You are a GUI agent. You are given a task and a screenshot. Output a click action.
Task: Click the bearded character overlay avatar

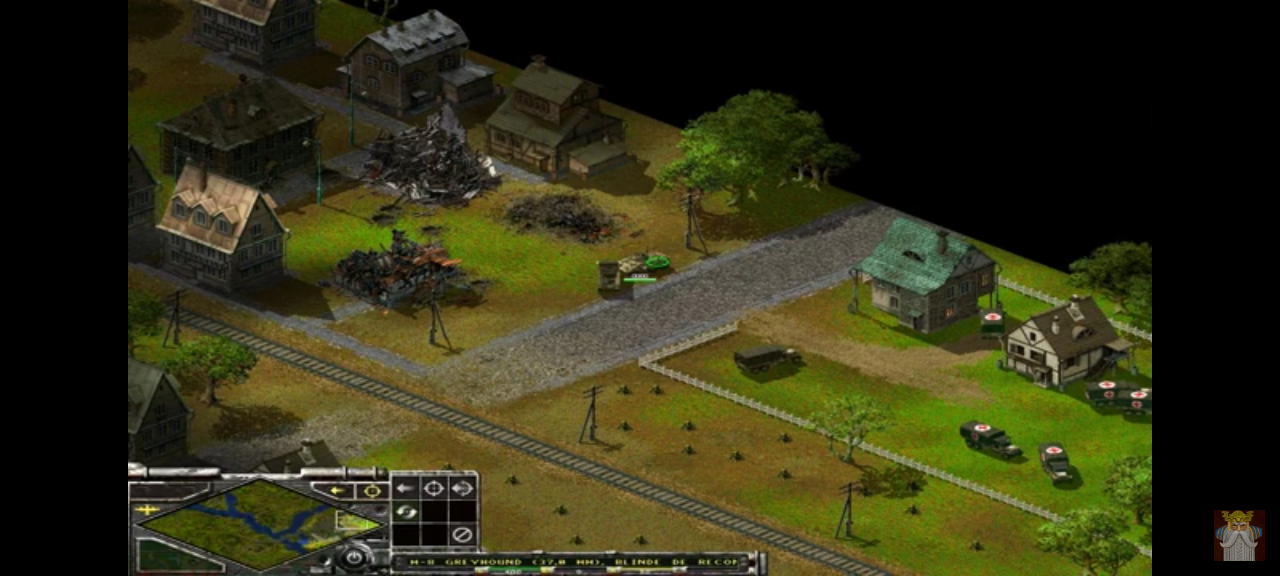(1239, 535)
